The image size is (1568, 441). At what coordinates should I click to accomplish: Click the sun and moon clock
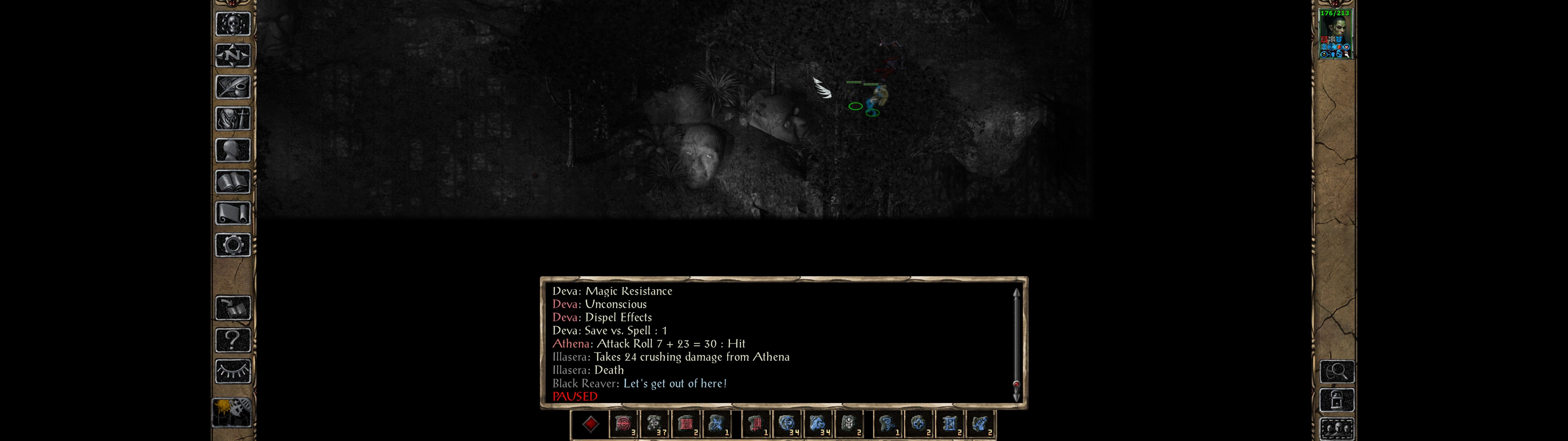pos(232,413)
